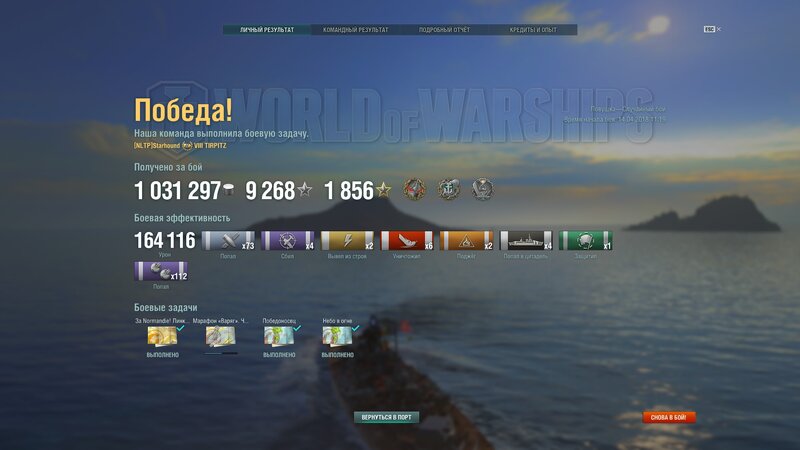The width and height of the screenshot is (800, 450).
Task: View the Небо в огне mission
Action: click(337, 337)
